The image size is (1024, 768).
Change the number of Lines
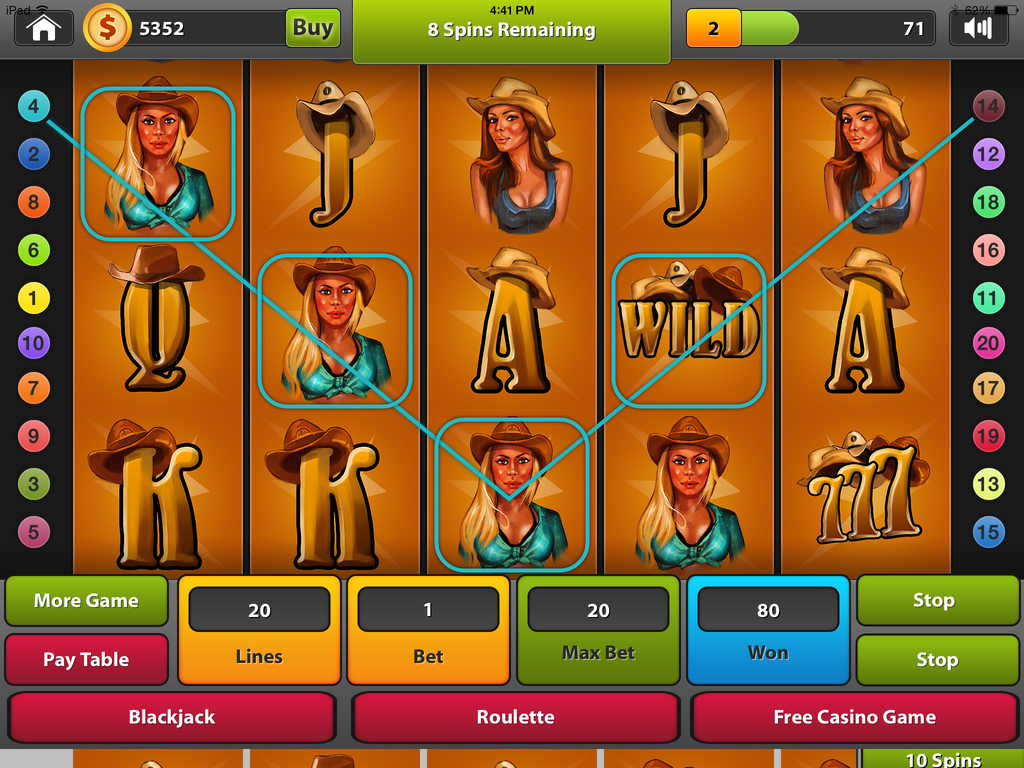[x=259, y=629]
